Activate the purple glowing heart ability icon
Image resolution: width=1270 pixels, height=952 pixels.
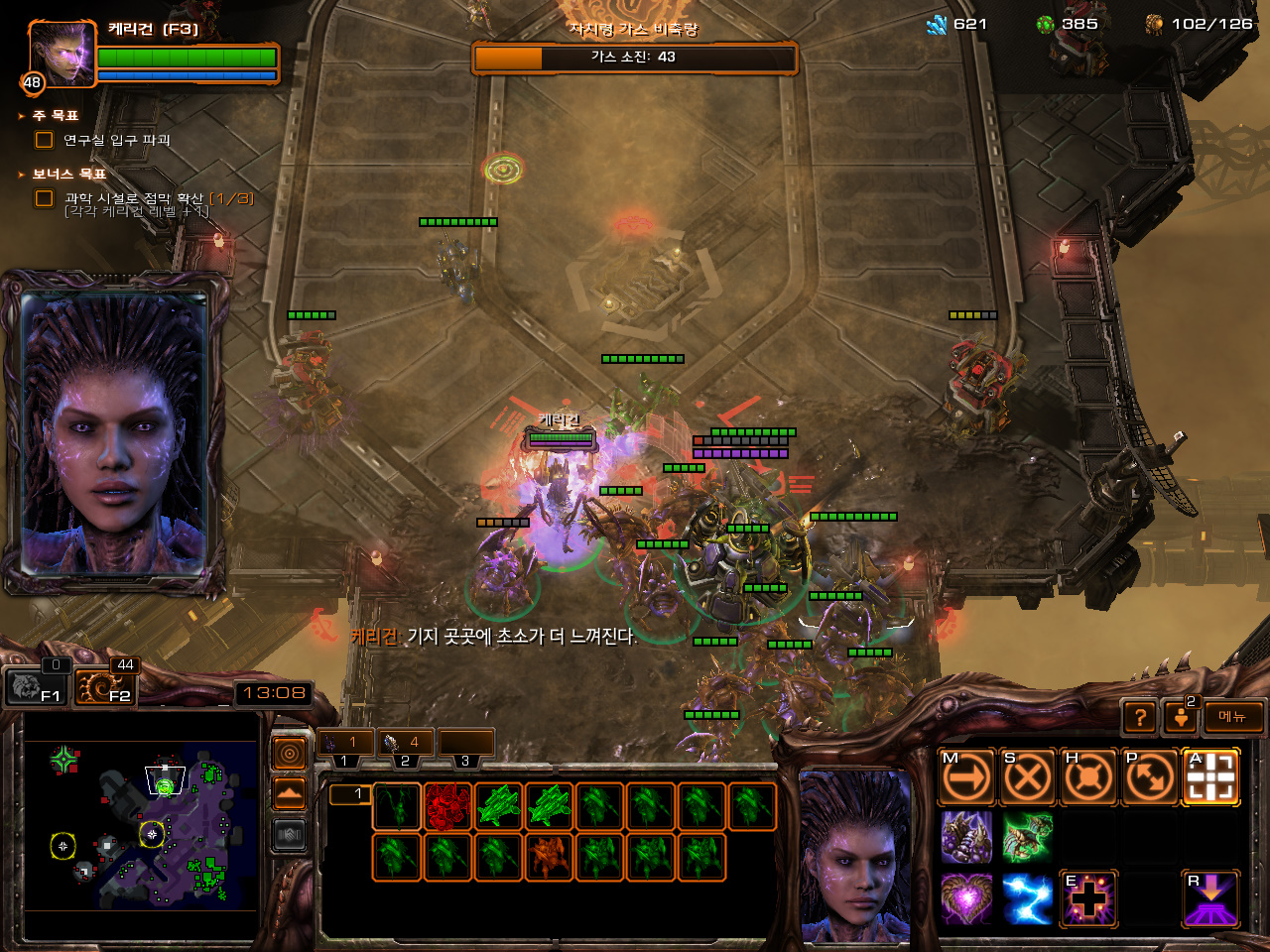[966, 898]
